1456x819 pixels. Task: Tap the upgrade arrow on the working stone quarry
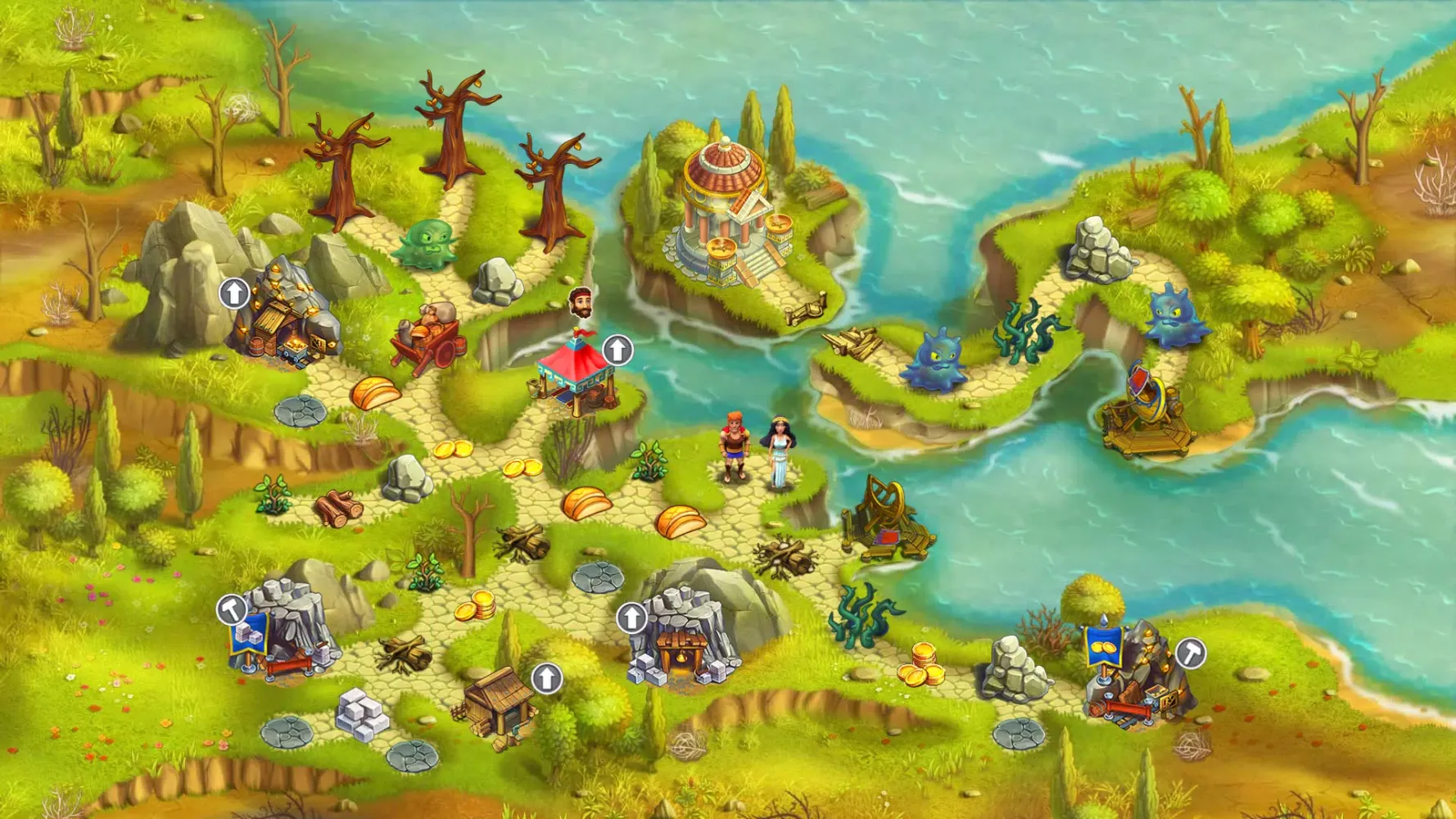point(631,618)
